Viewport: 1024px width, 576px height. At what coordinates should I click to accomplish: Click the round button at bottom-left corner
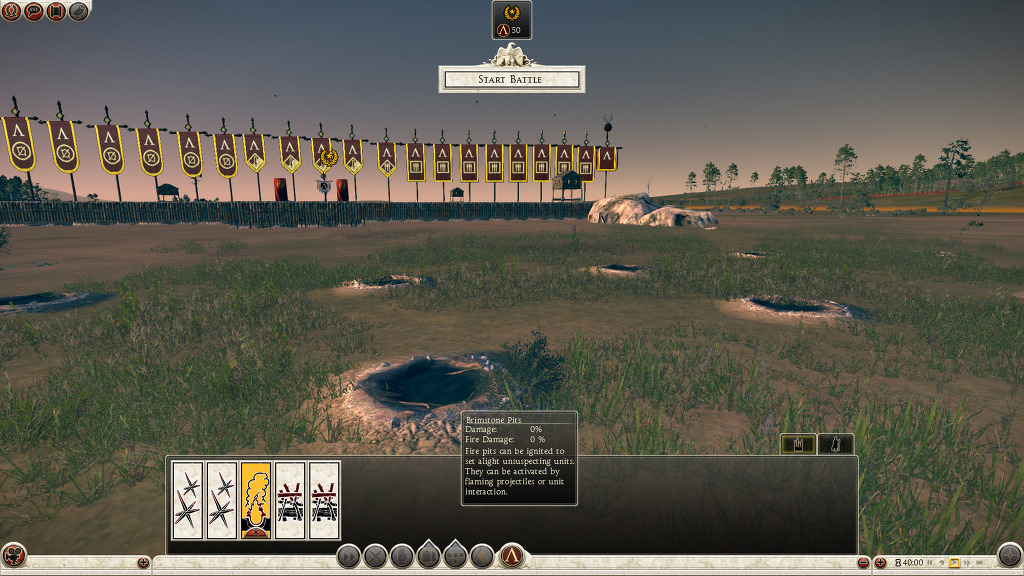[14, 555]
